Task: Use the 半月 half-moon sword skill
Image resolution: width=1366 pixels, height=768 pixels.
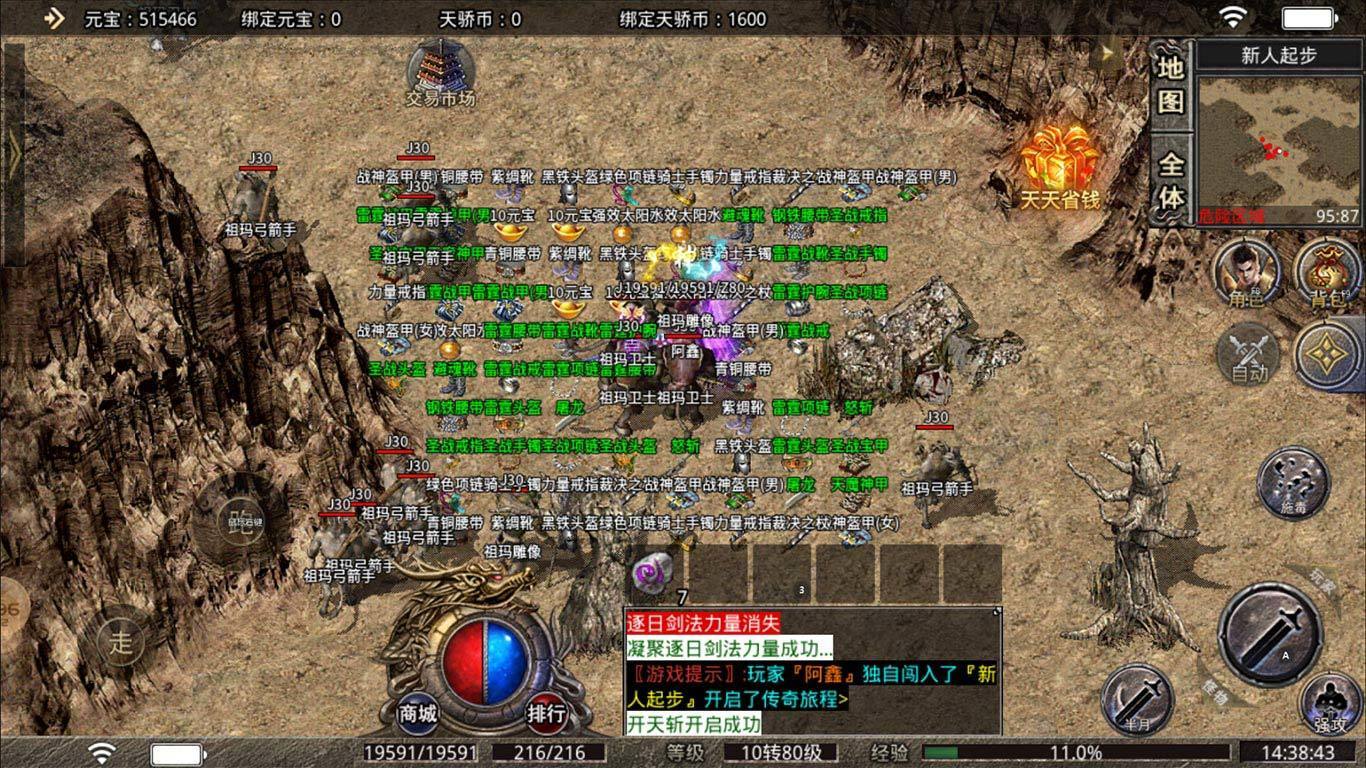Action: coord(1137,699)
